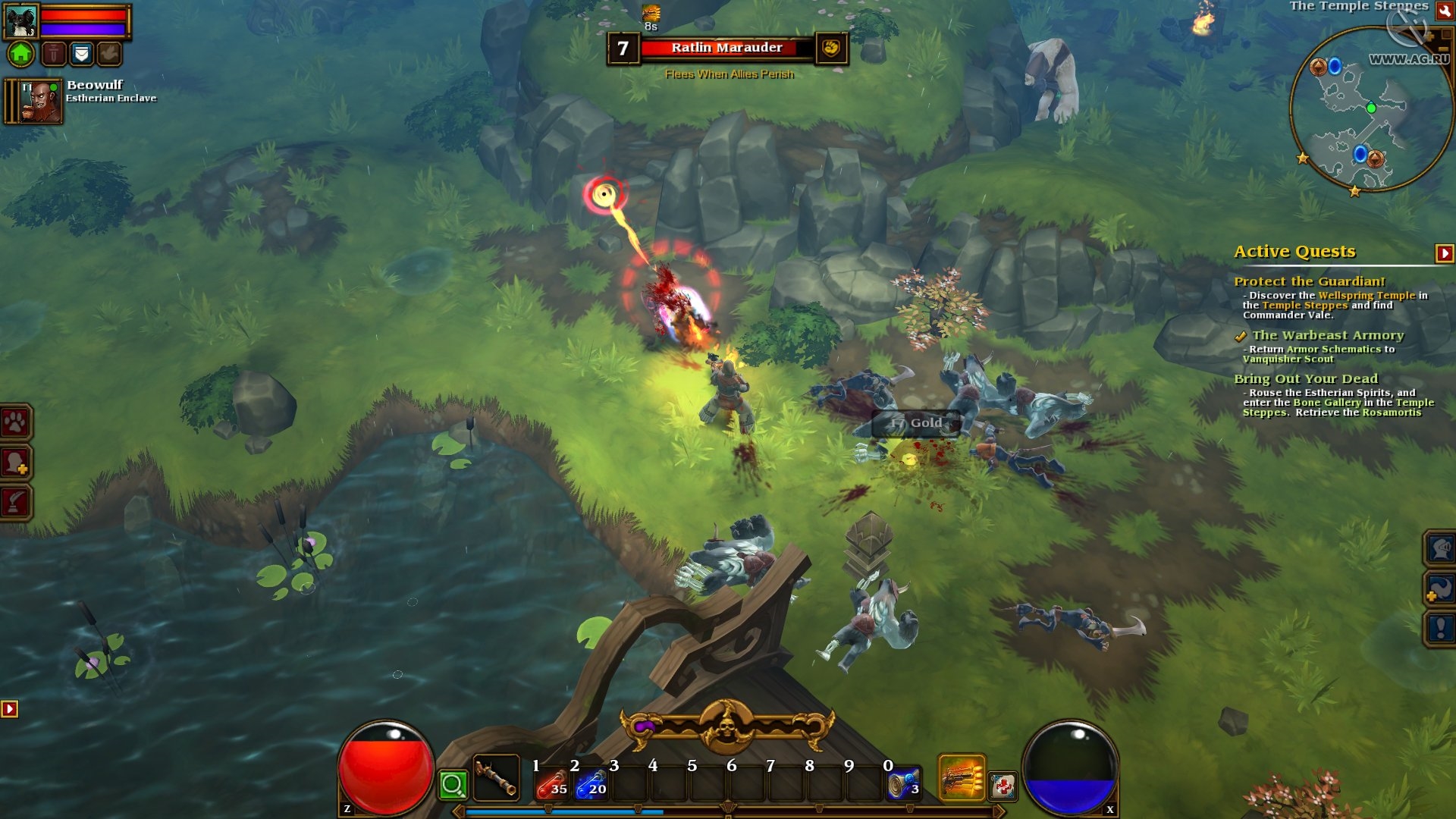Open the pet panel paw icon

click(x=16, y=422)
